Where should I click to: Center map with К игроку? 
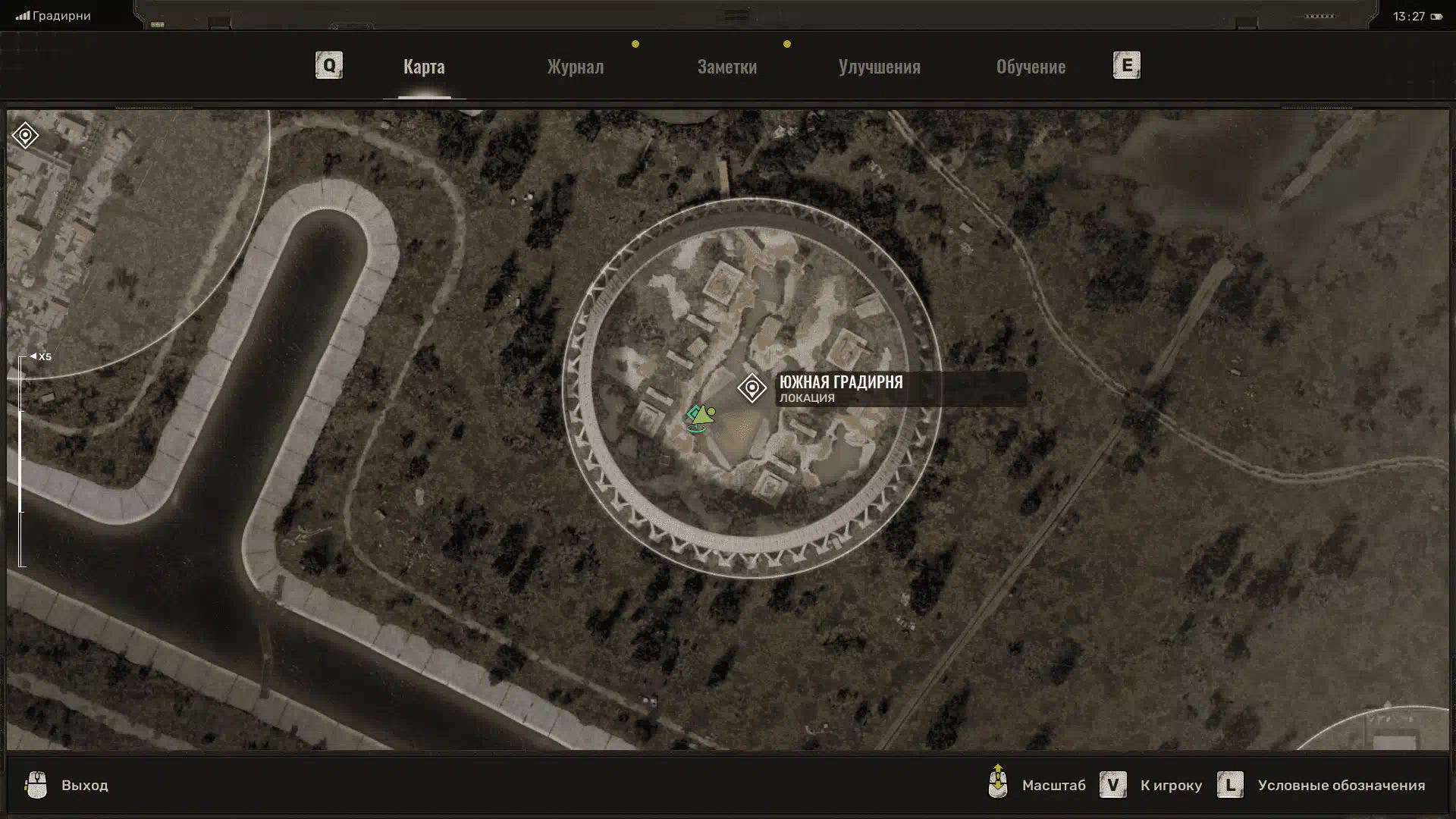pyautogui.click(x=1170, y=786)
